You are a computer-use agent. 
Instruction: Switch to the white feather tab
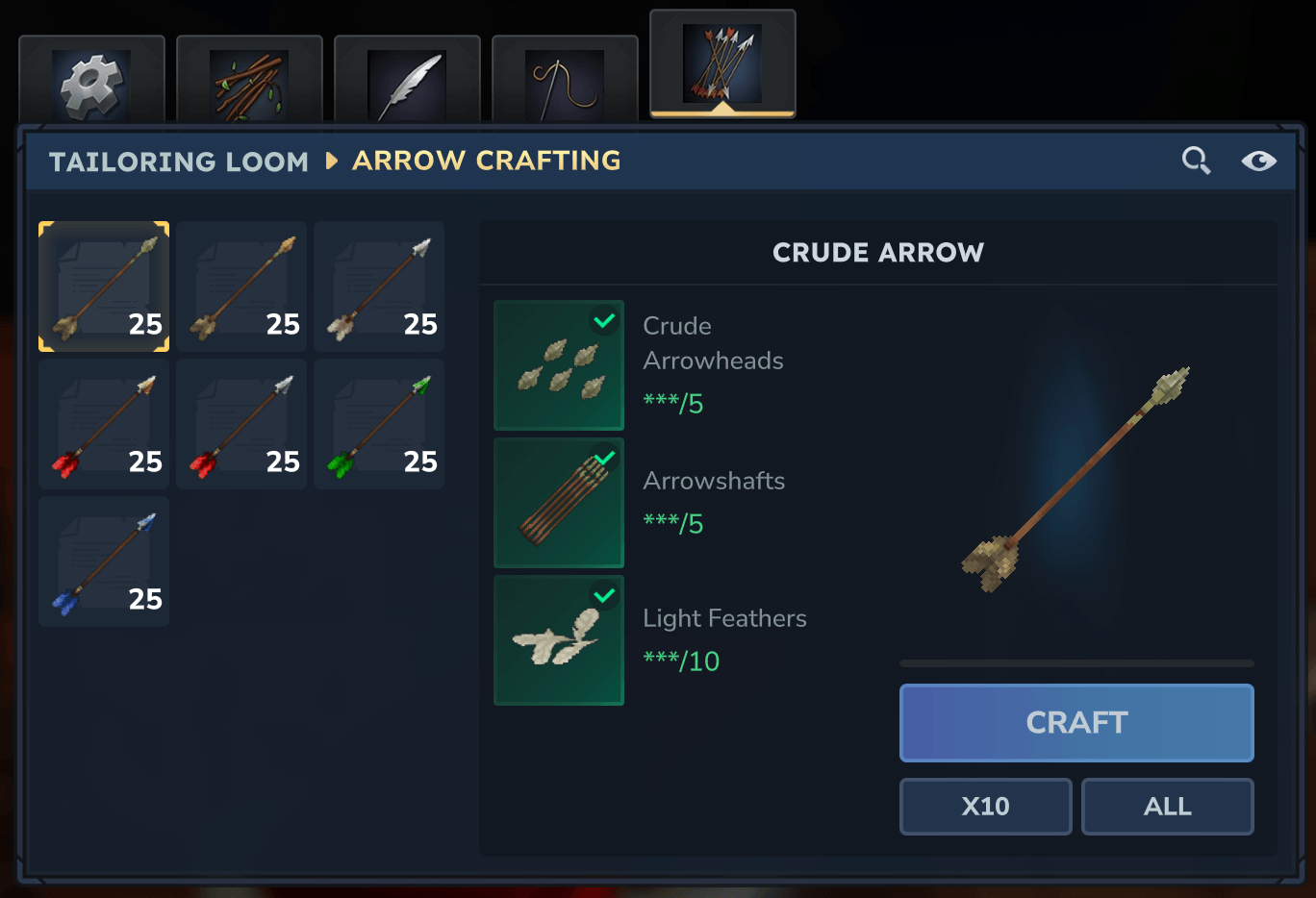(407, 84)
